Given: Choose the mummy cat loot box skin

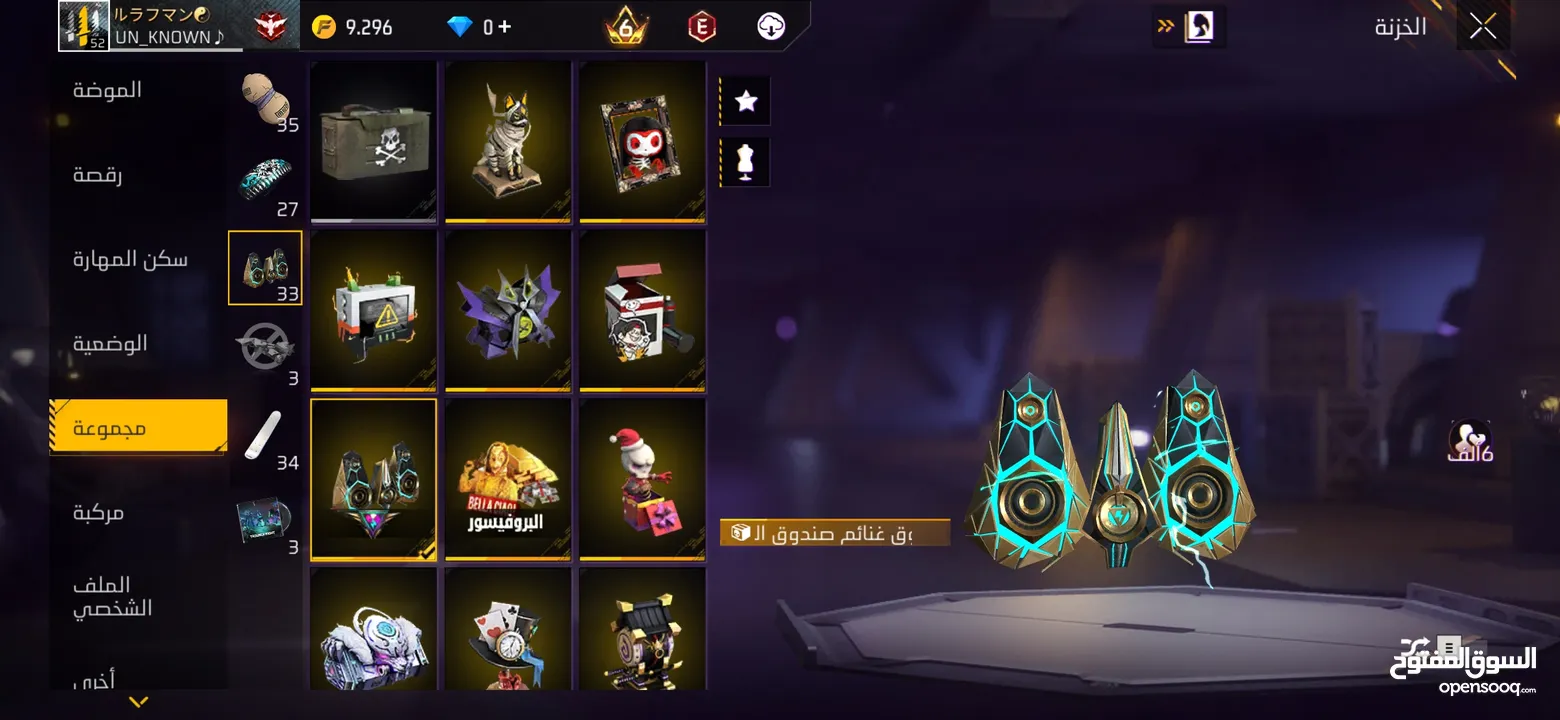Looking at the screenshot, I should pyautogui.click(x=508, y=140).
